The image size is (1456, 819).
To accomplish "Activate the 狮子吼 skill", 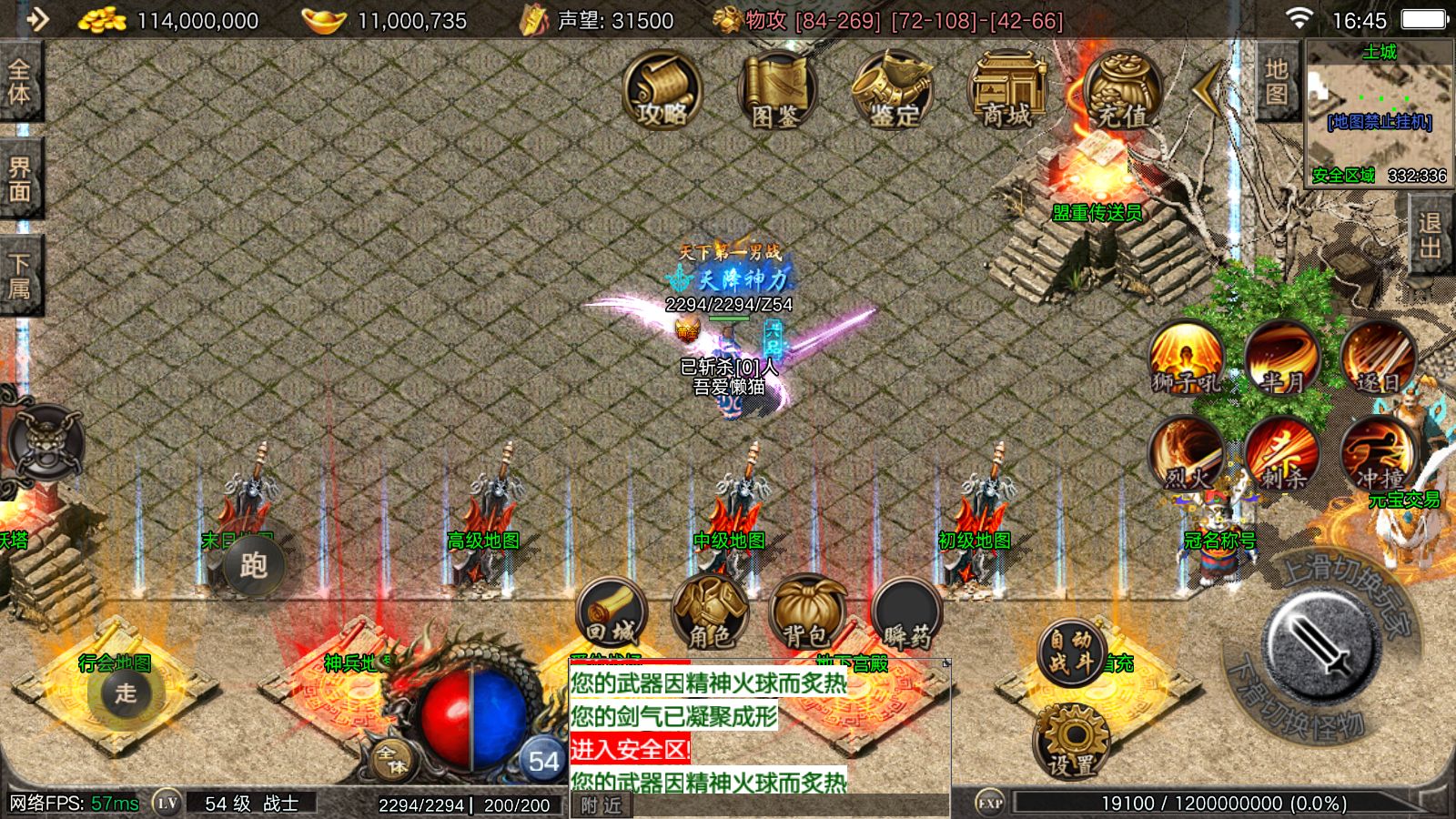I will (x=1185, y=359).
